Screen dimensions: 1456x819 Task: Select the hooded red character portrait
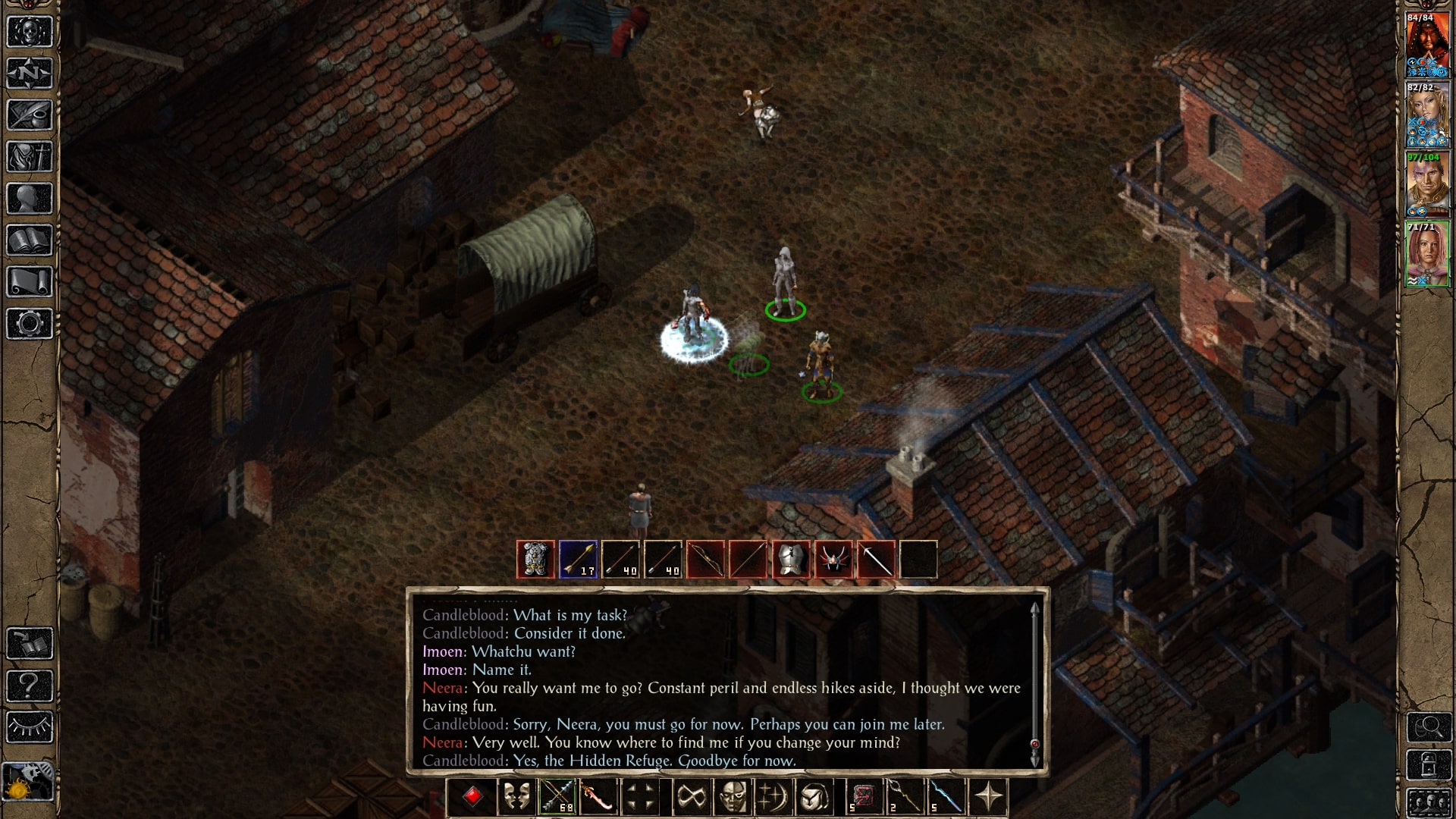[1427, 44]
